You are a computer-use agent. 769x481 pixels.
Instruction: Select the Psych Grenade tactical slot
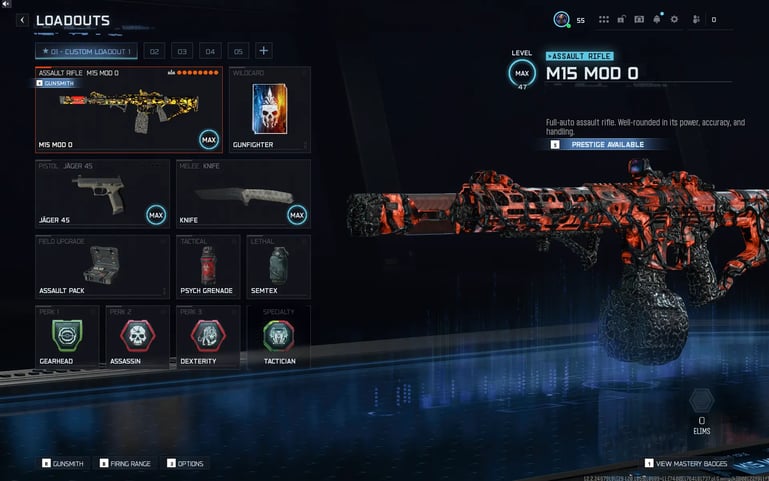pyautogui.click(x=207, y=266)
